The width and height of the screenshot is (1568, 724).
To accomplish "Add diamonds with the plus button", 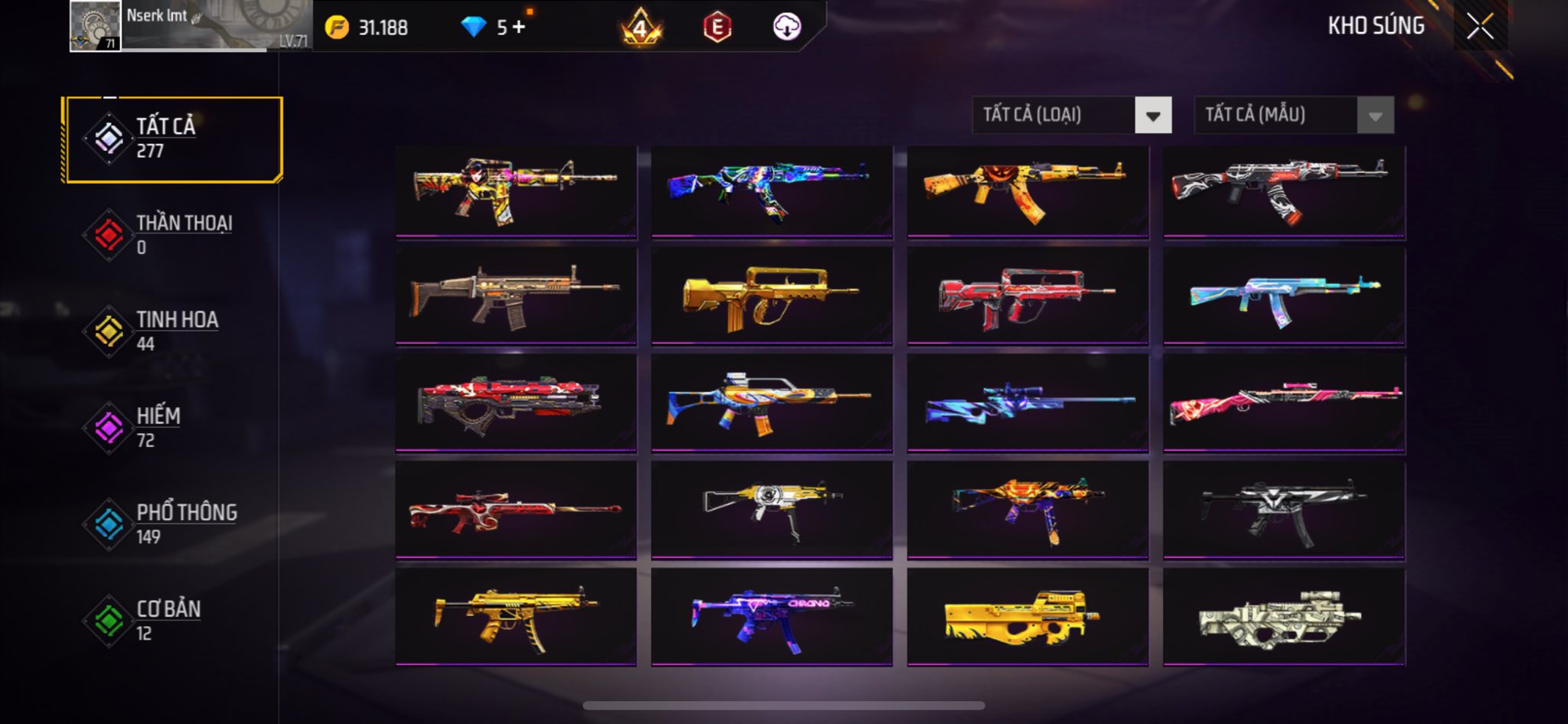I will [519, 28].
